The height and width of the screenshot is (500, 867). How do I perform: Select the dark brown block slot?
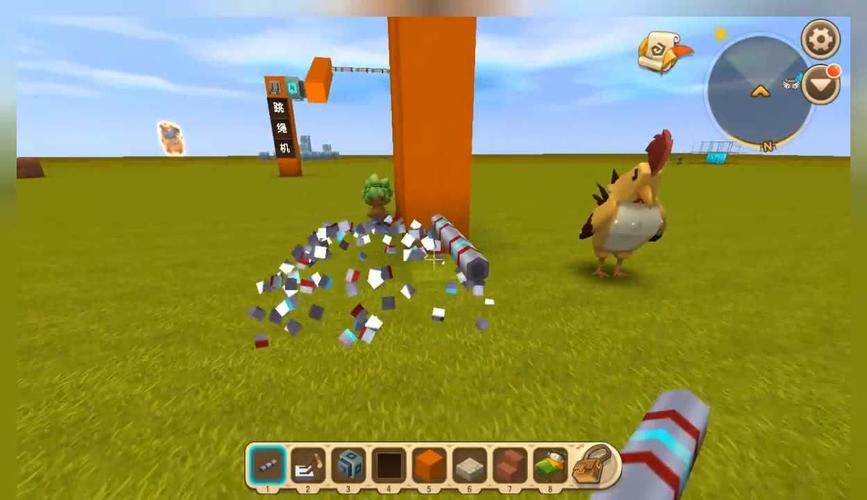click(x=389, y=465)
